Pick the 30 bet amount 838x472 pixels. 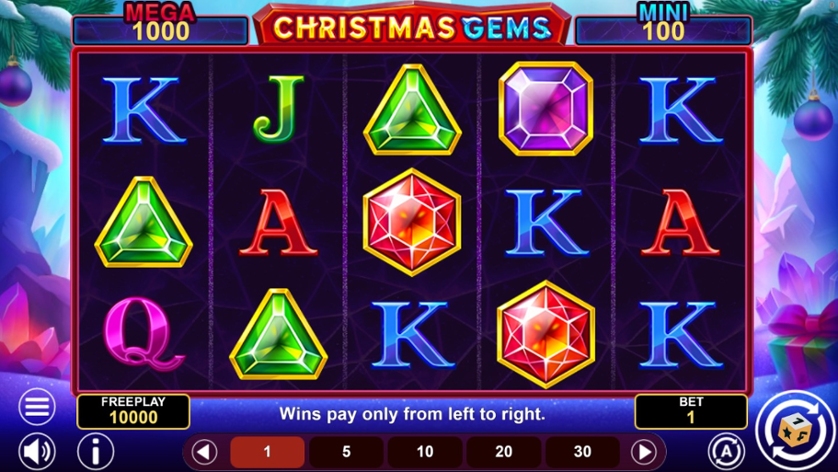click(x=582, y=452)
